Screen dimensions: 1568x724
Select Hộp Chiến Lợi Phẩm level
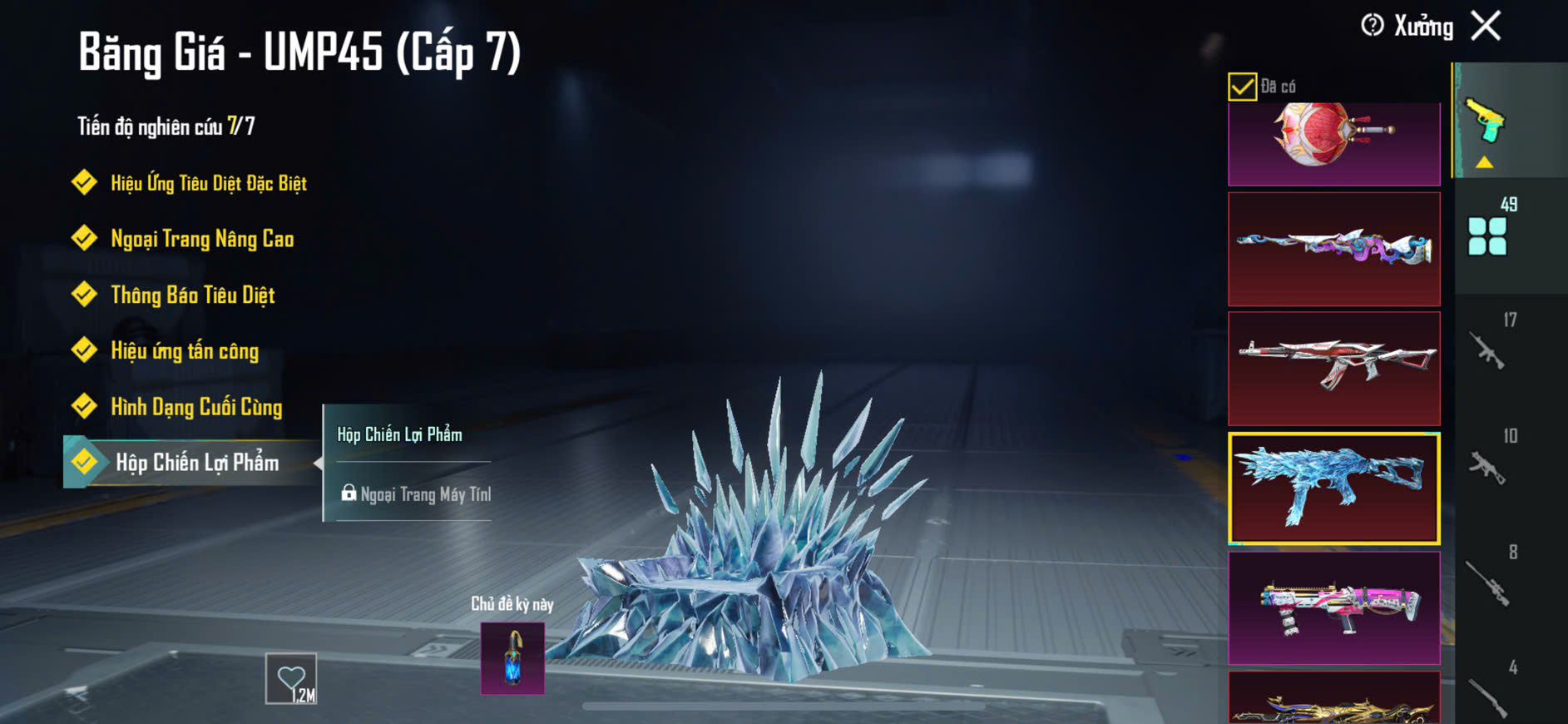[x=196, y=463]
